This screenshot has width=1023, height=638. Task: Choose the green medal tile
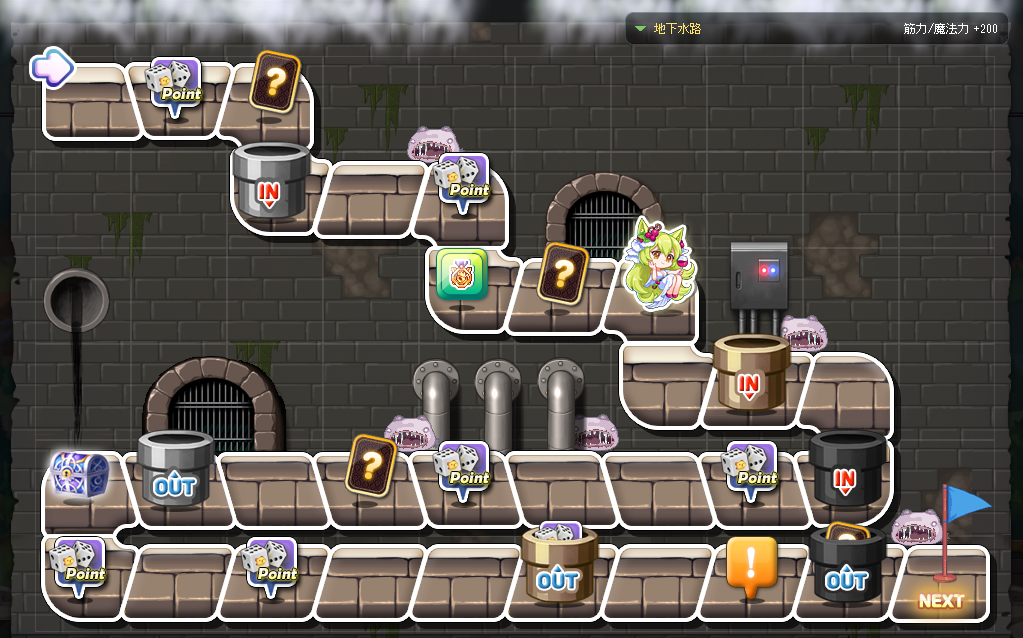[x=461, y=275]
